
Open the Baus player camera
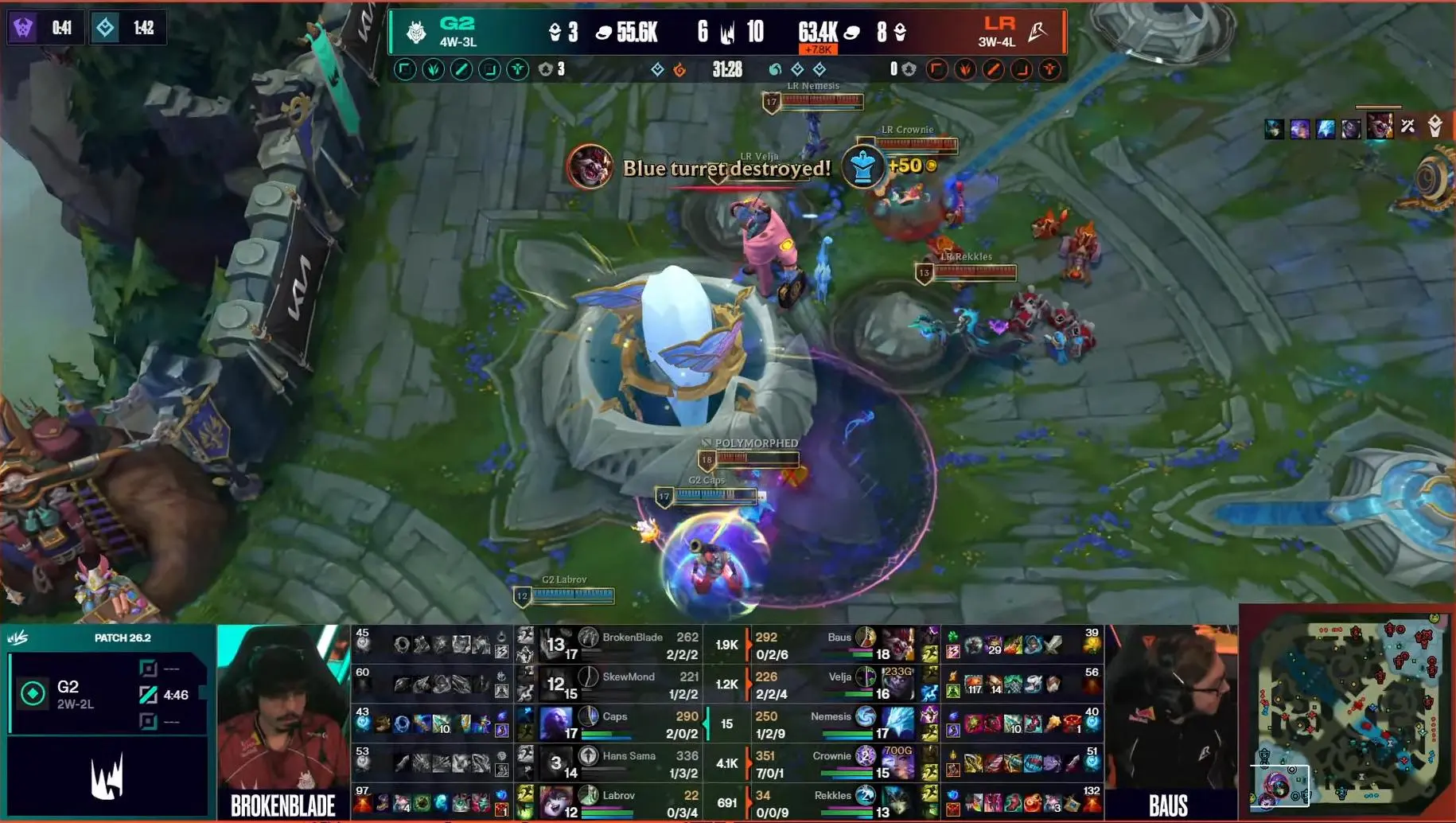tap(1170, 720)
